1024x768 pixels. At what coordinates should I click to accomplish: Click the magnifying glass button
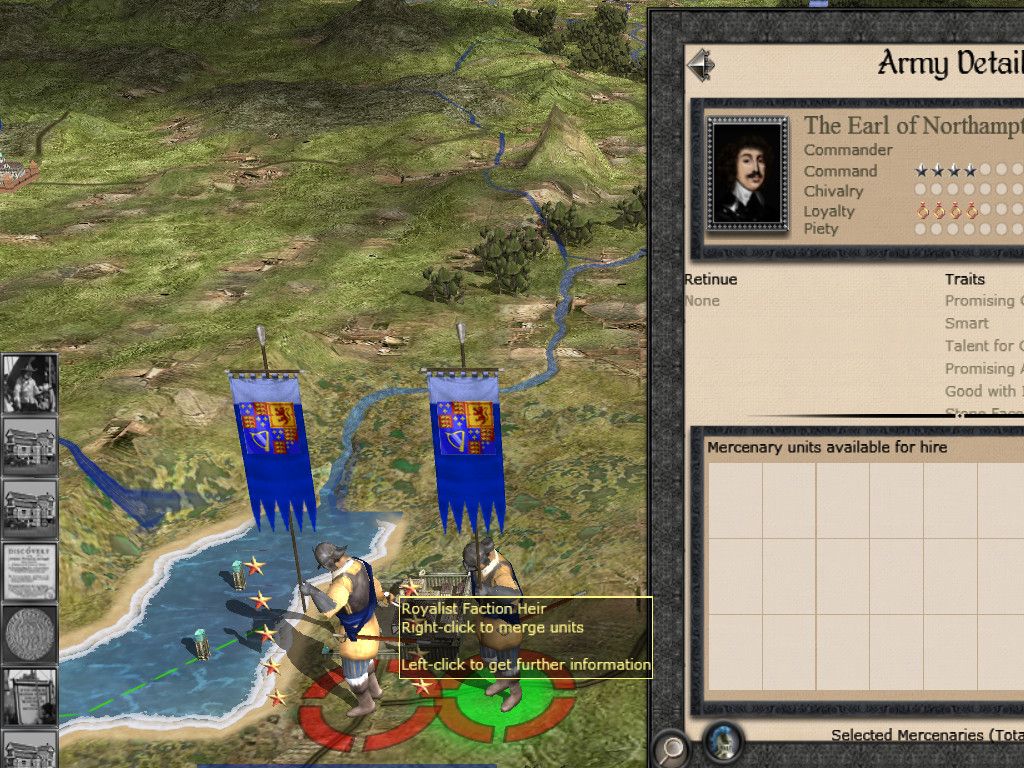click(671, 746)
